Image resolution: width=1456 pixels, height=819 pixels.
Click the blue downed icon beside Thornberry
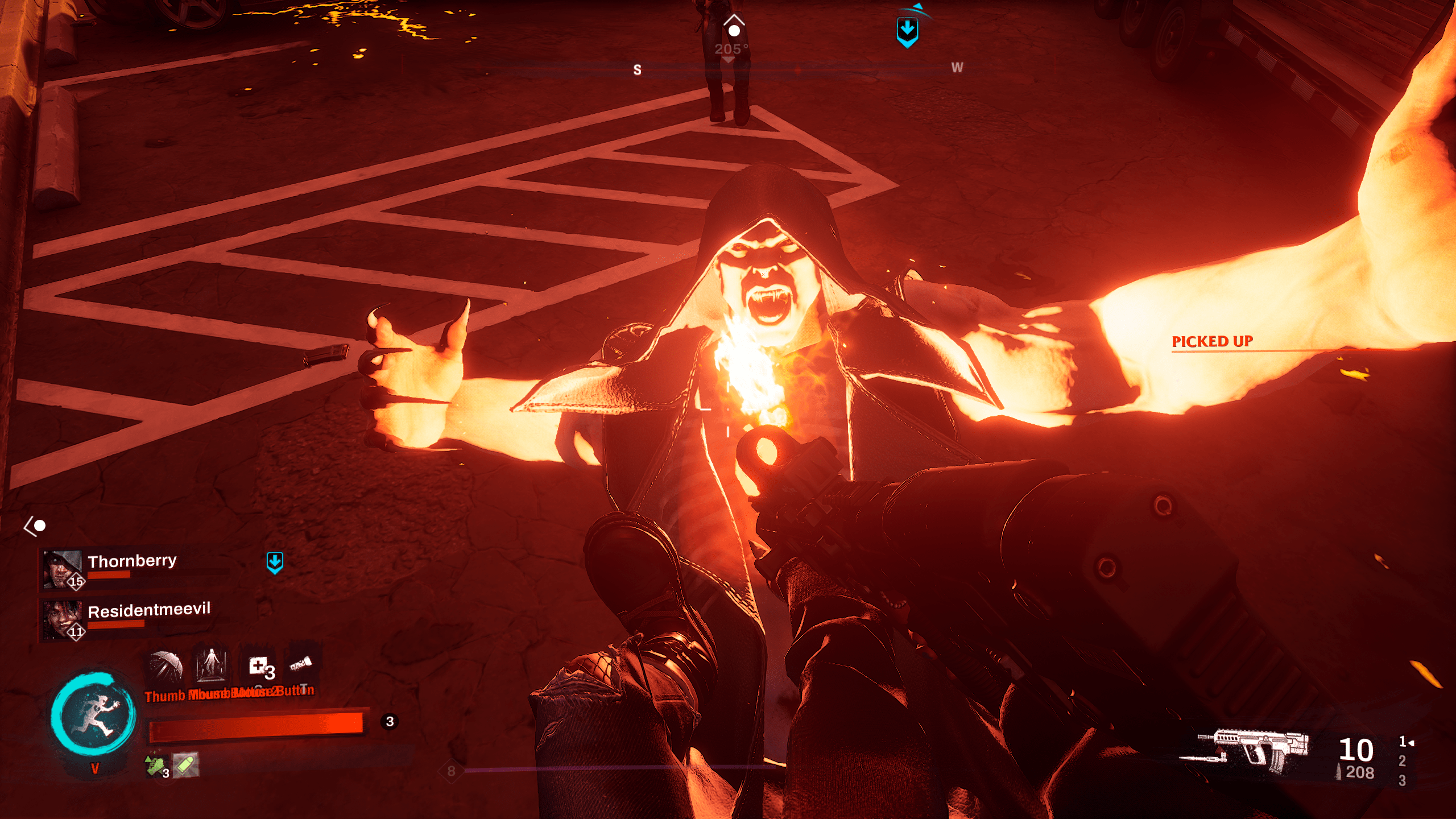pos(275,562)
